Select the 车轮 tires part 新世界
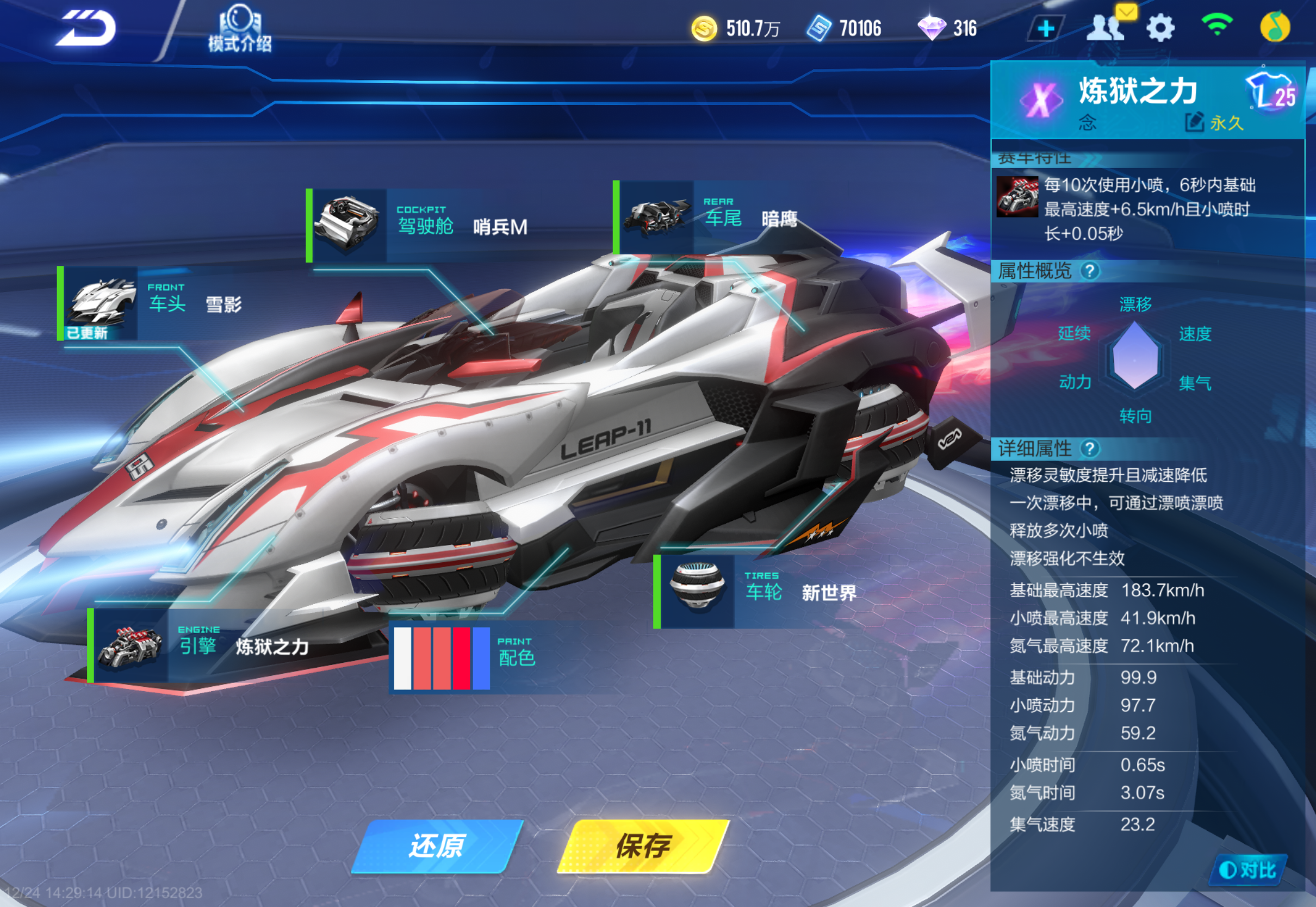This screenshot has height=907, width=1316. click(760, 592)
